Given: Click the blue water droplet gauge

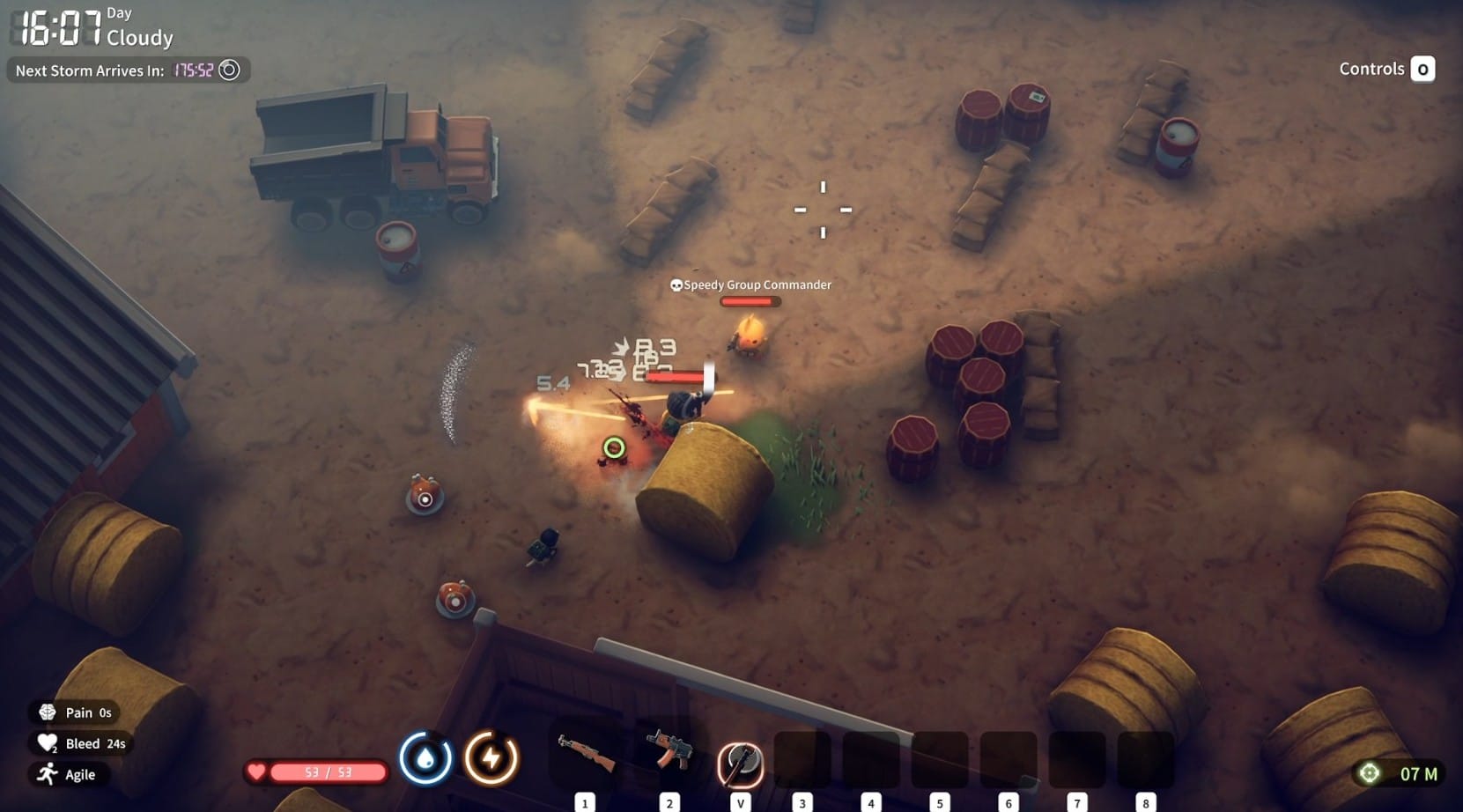Looking at the screenshot, I should tap(425, 757).
